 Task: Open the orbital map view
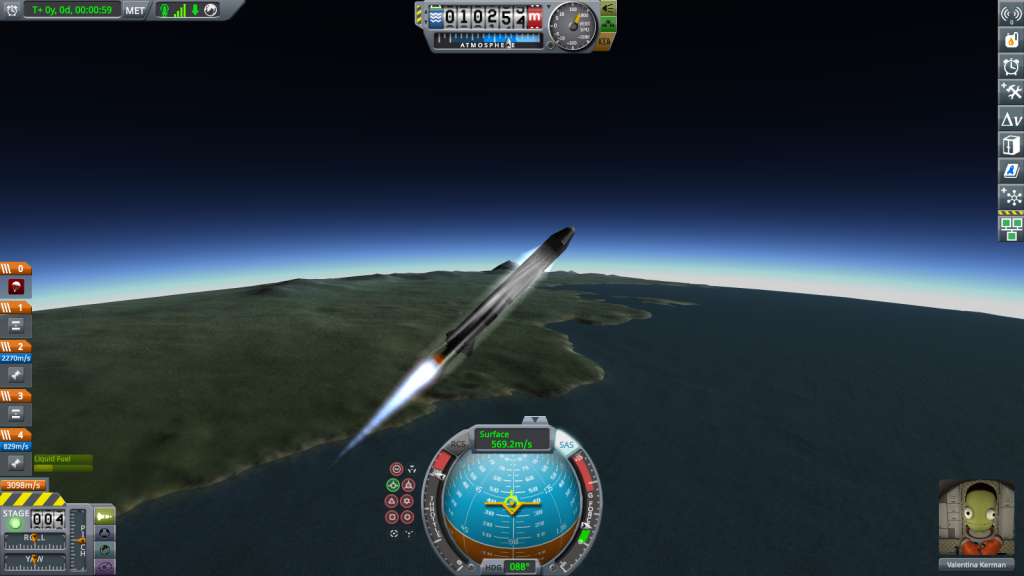click(x=104, y=550)
